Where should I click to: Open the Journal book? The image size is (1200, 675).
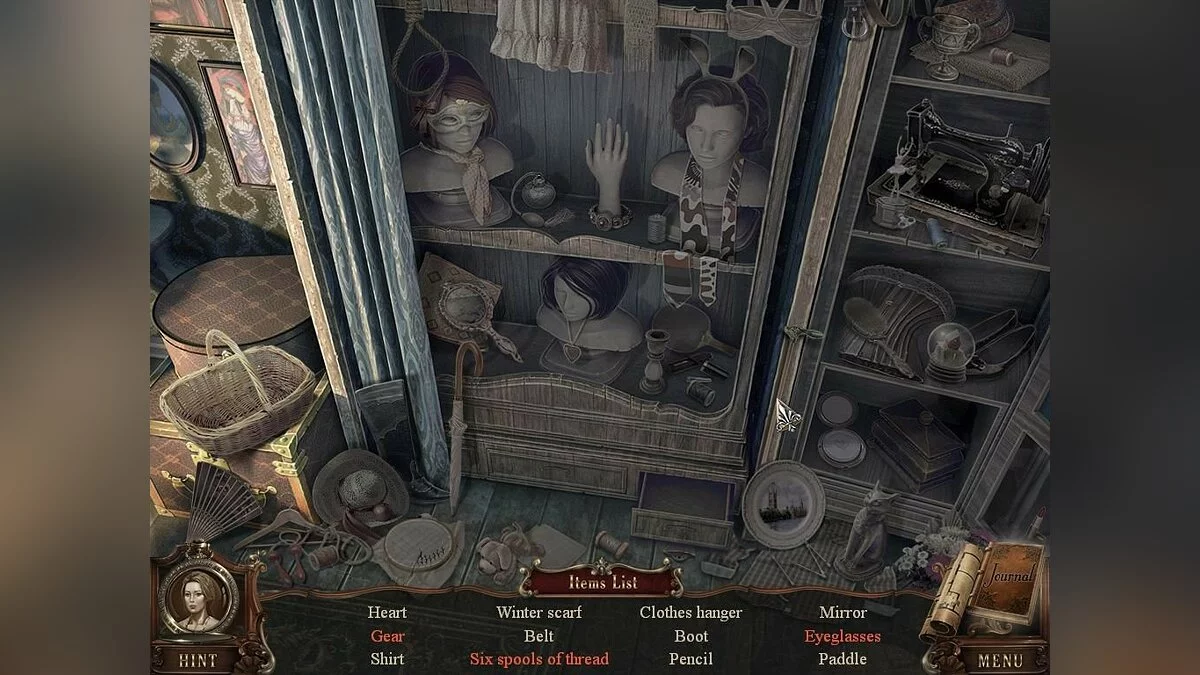click(x=1010, y=590)
